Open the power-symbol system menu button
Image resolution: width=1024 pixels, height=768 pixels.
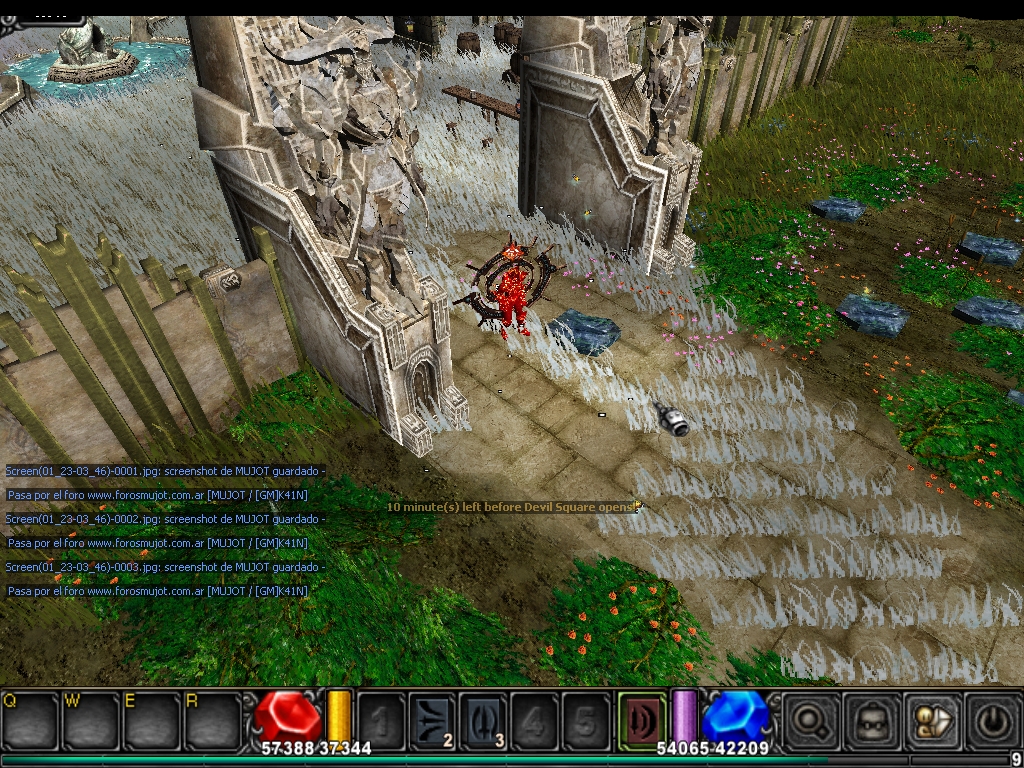[x=992, y=720]
